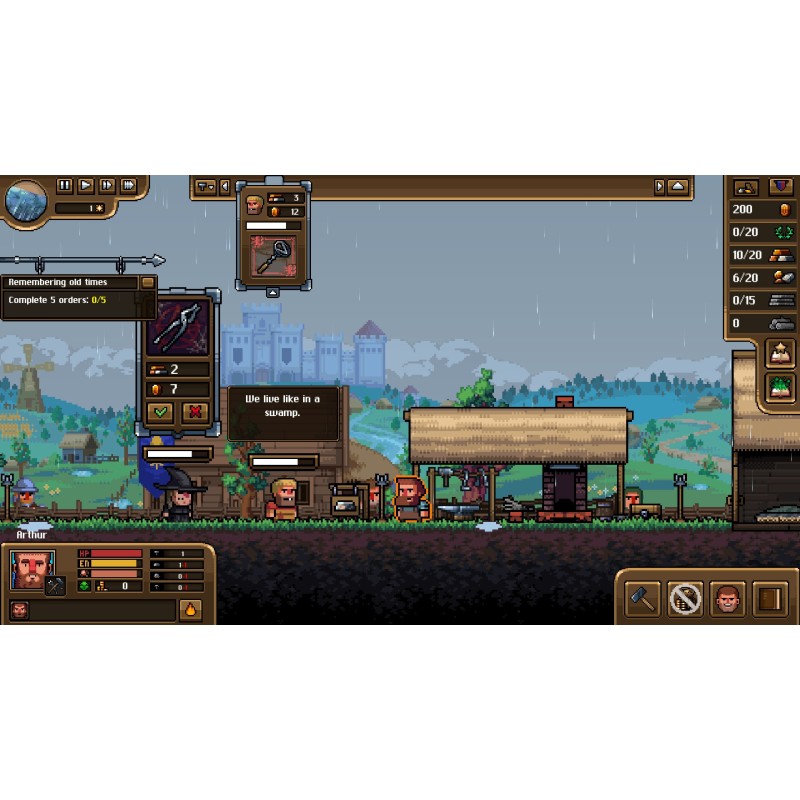Screen dimensions: 800x800
Task: Pause the game speed
Action: point(65,186)
